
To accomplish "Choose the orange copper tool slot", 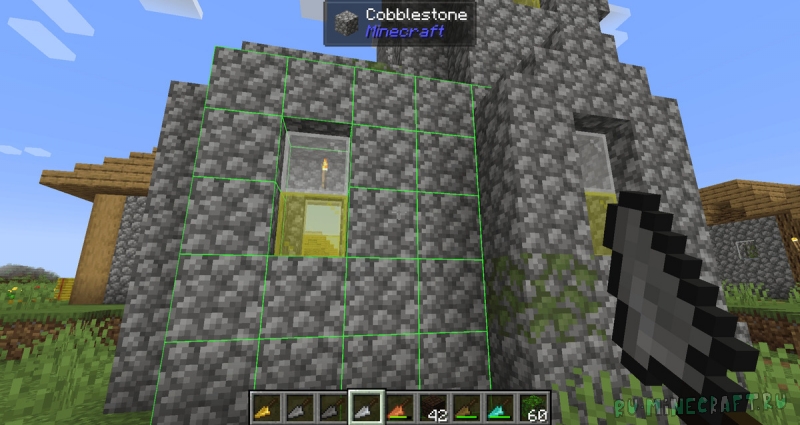I will coord(398,406).
